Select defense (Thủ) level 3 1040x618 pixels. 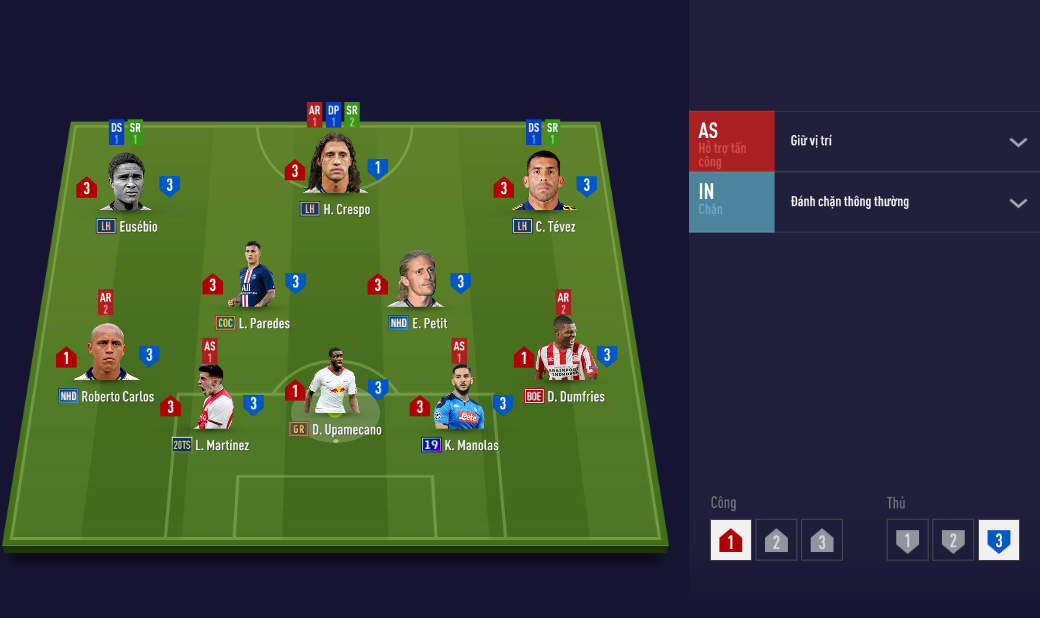998,540
